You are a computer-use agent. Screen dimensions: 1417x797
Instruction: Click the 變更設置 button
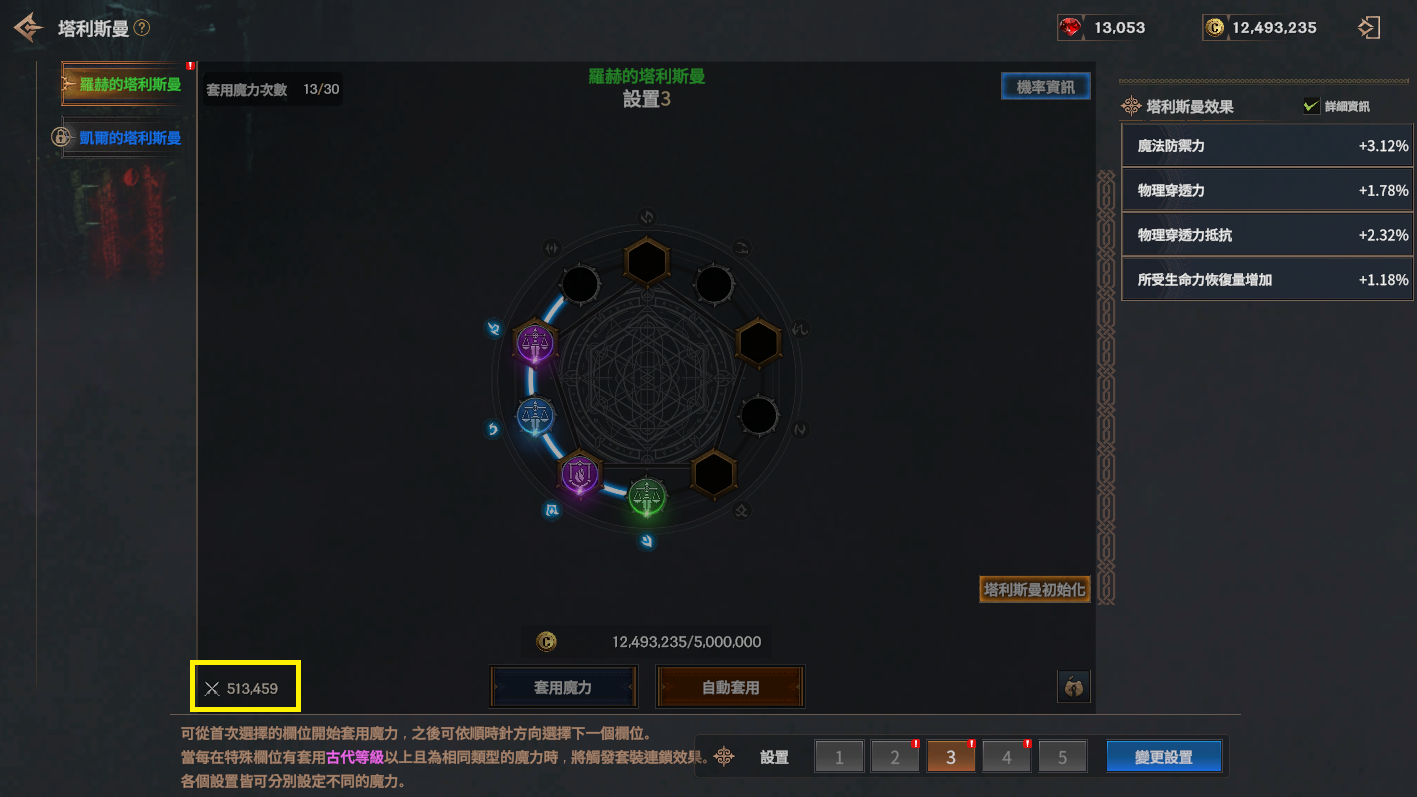(1164, 757)
